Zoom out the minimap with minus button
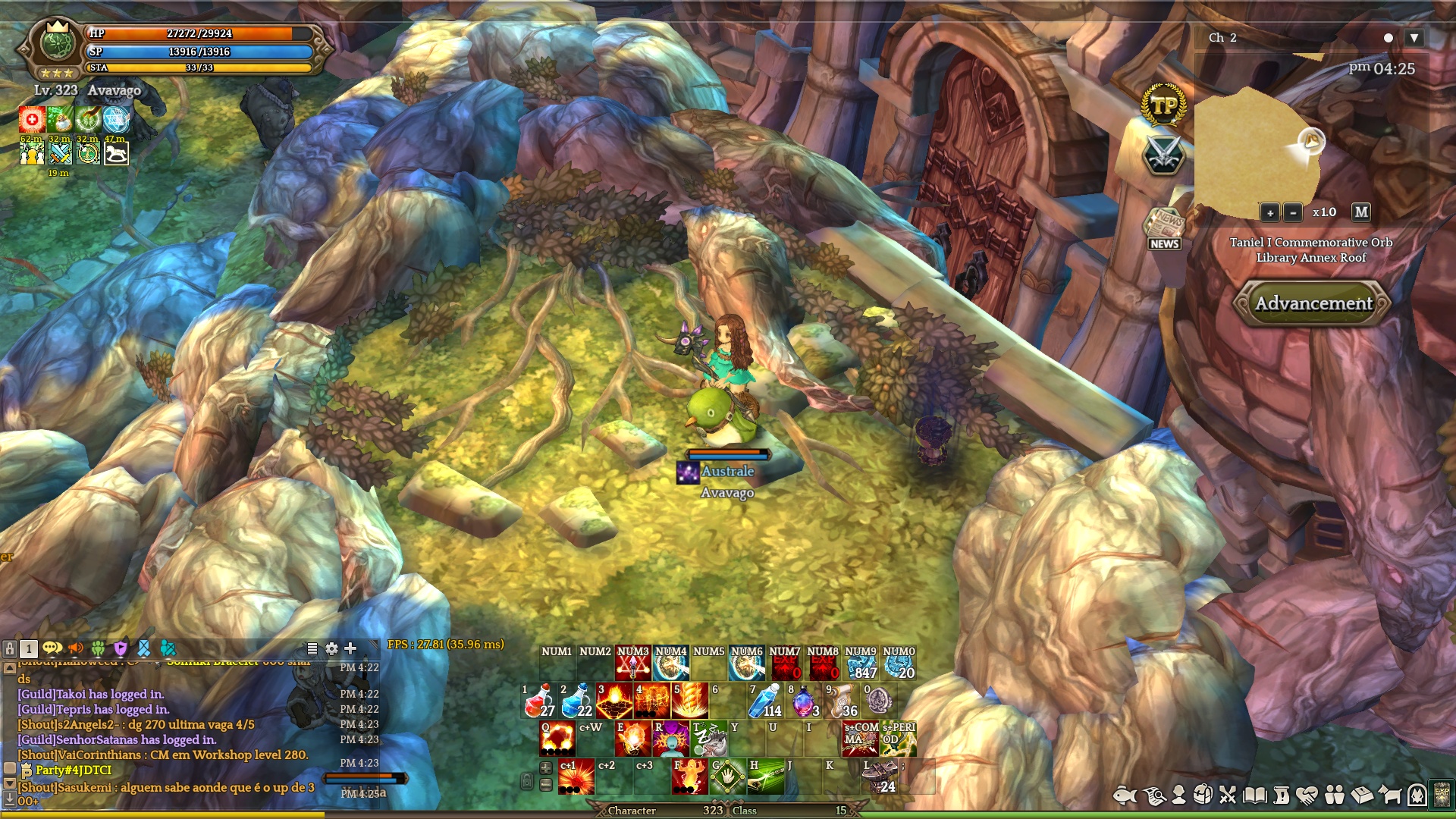 point(1293,213)
